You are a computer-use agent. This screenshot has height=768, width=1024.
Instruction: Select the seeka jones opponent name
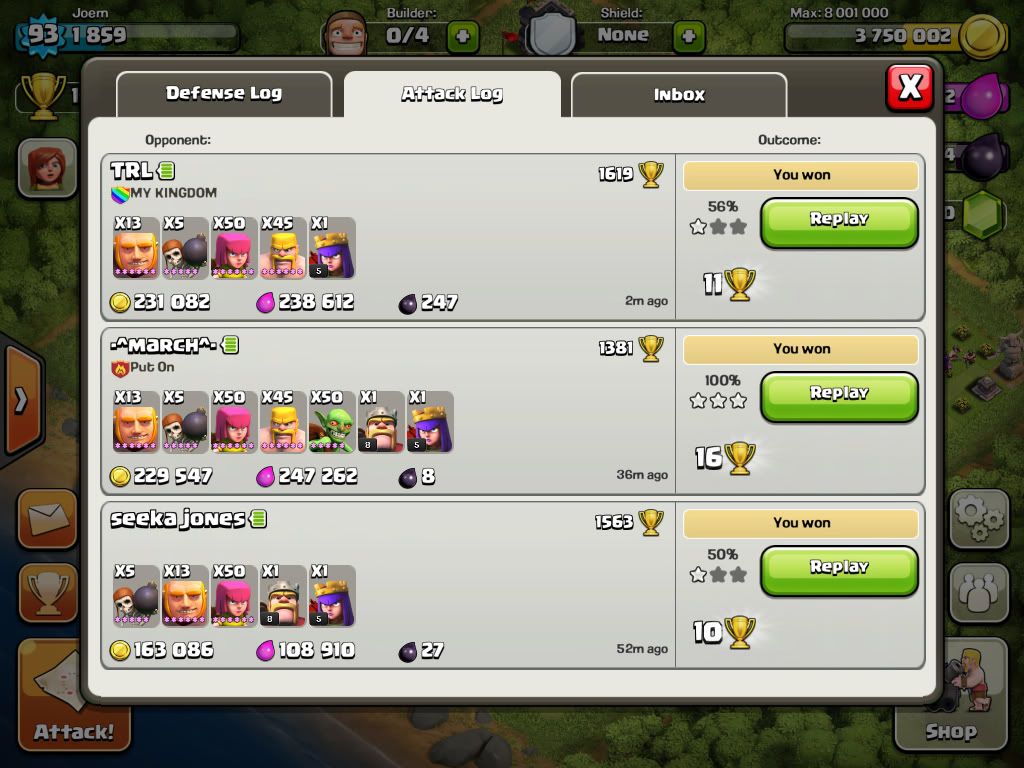click(x=177, y=519)
